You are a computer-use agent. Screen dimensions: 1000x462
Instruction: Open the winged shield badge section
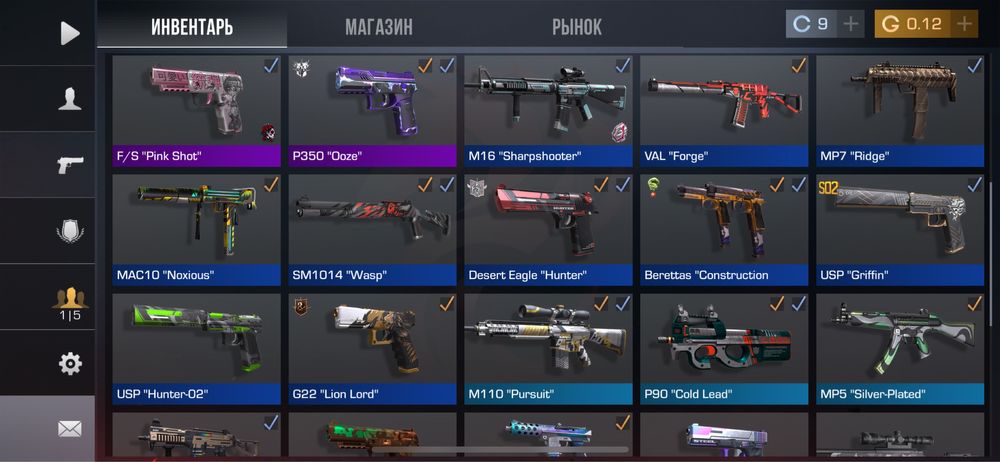pyautogui.click(x=69, y=231)
